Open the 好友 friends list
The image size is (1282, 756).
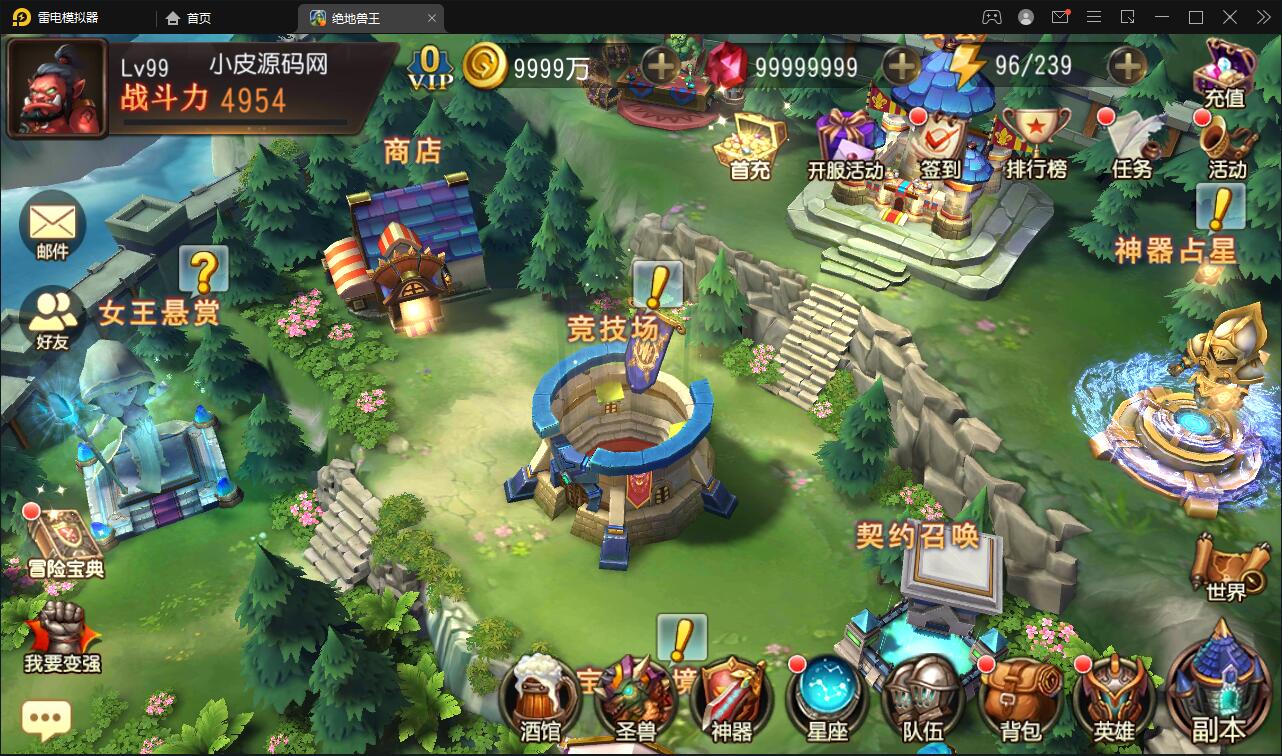tap(53, 315)
